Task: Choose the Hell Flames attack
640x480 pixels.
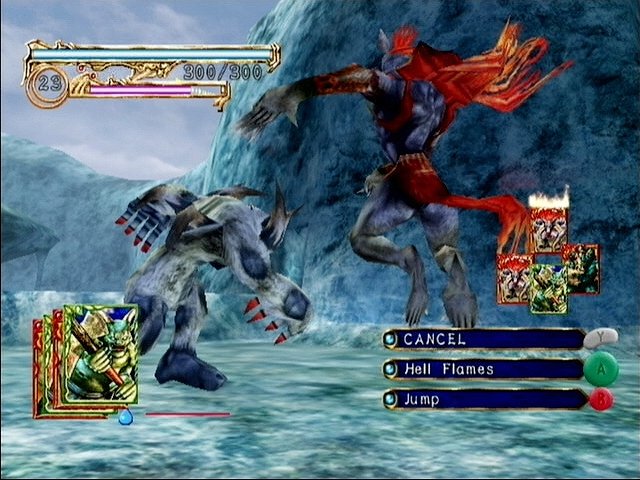Action: click(484, 369)
